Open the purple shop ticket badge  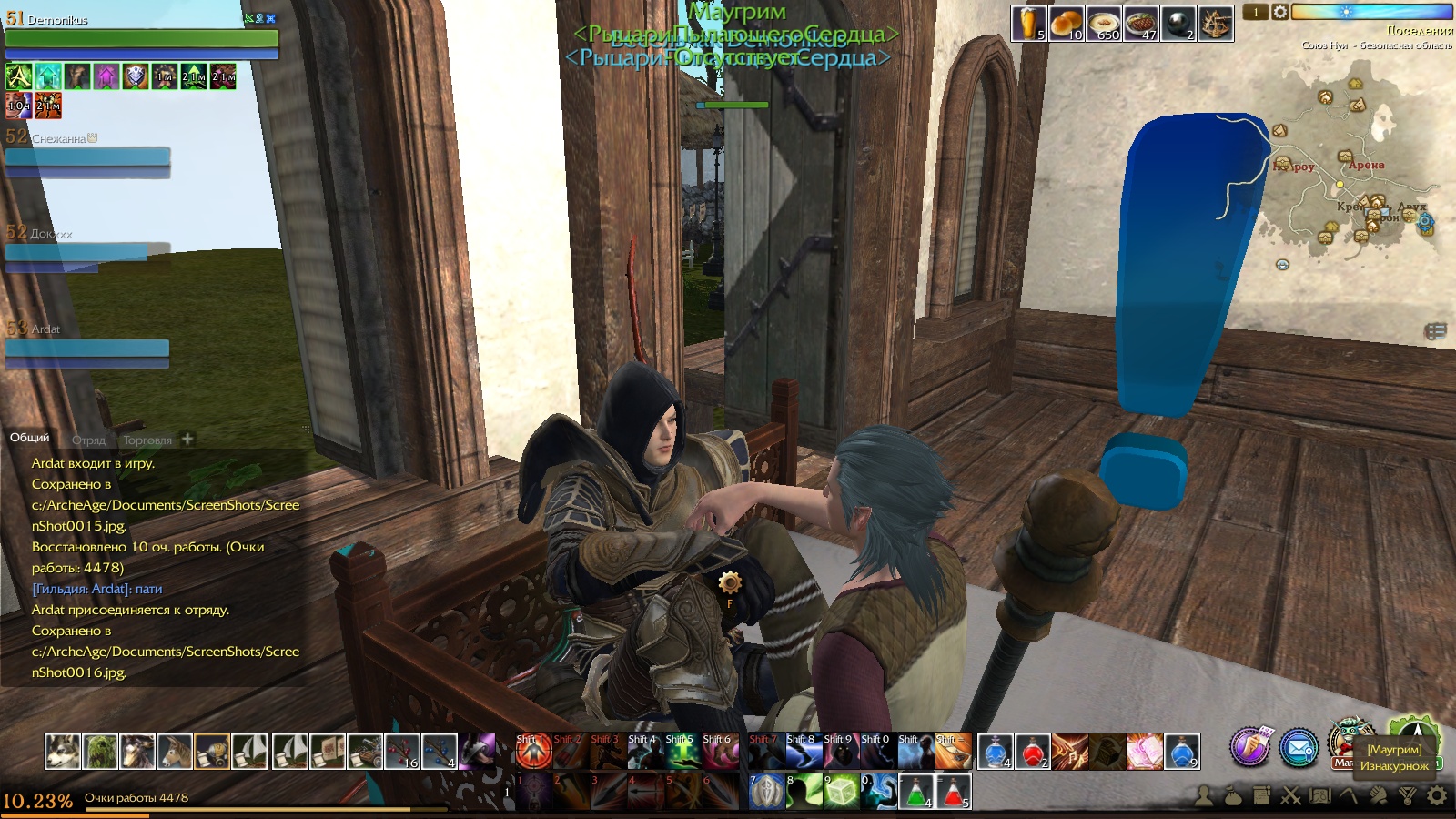coord(1250,747)
